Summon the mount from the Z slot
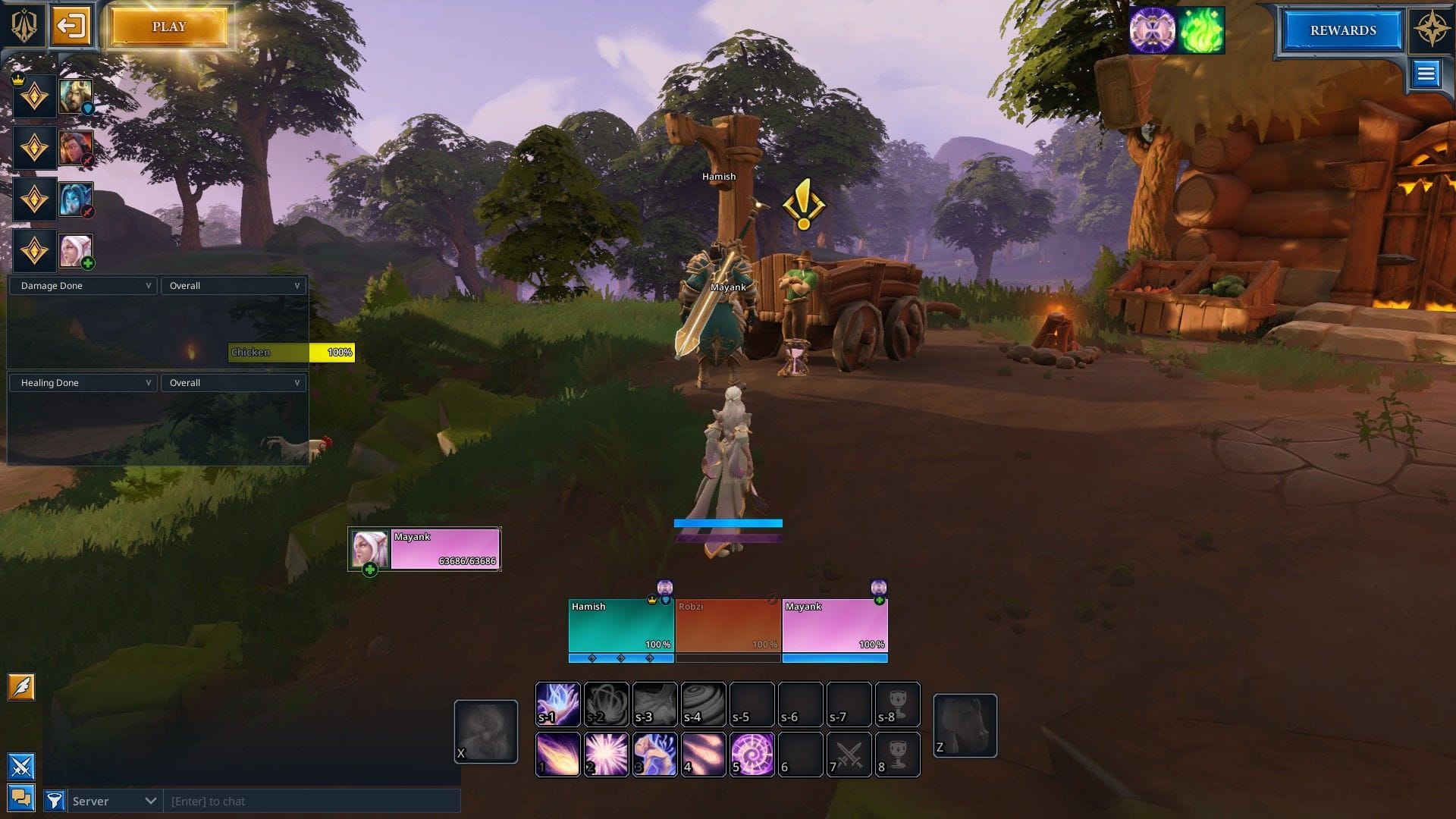This screenshot has height=819, width=1456. click(965, 724)
